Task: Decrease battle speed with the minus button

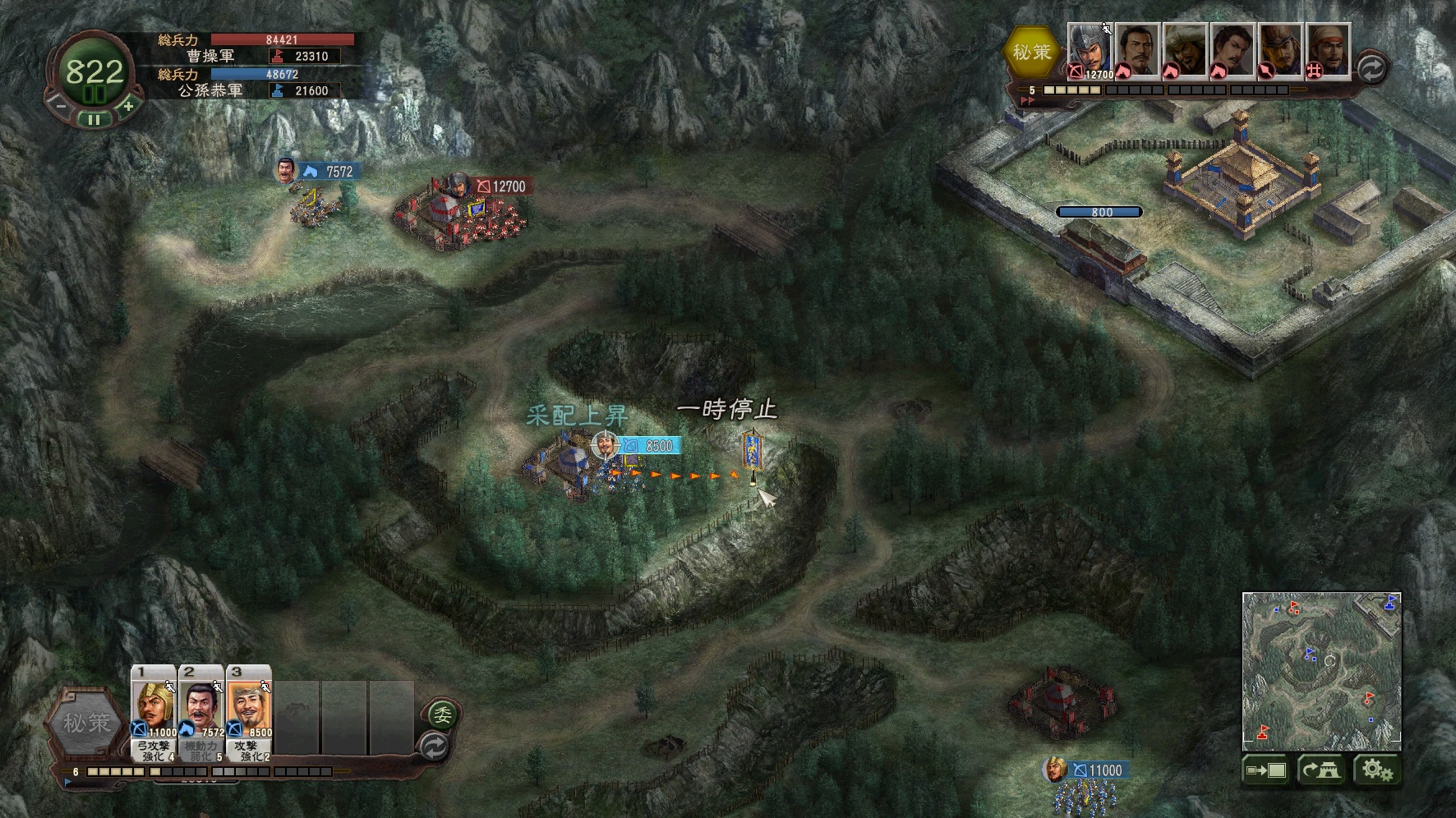Action: point(60,105)
